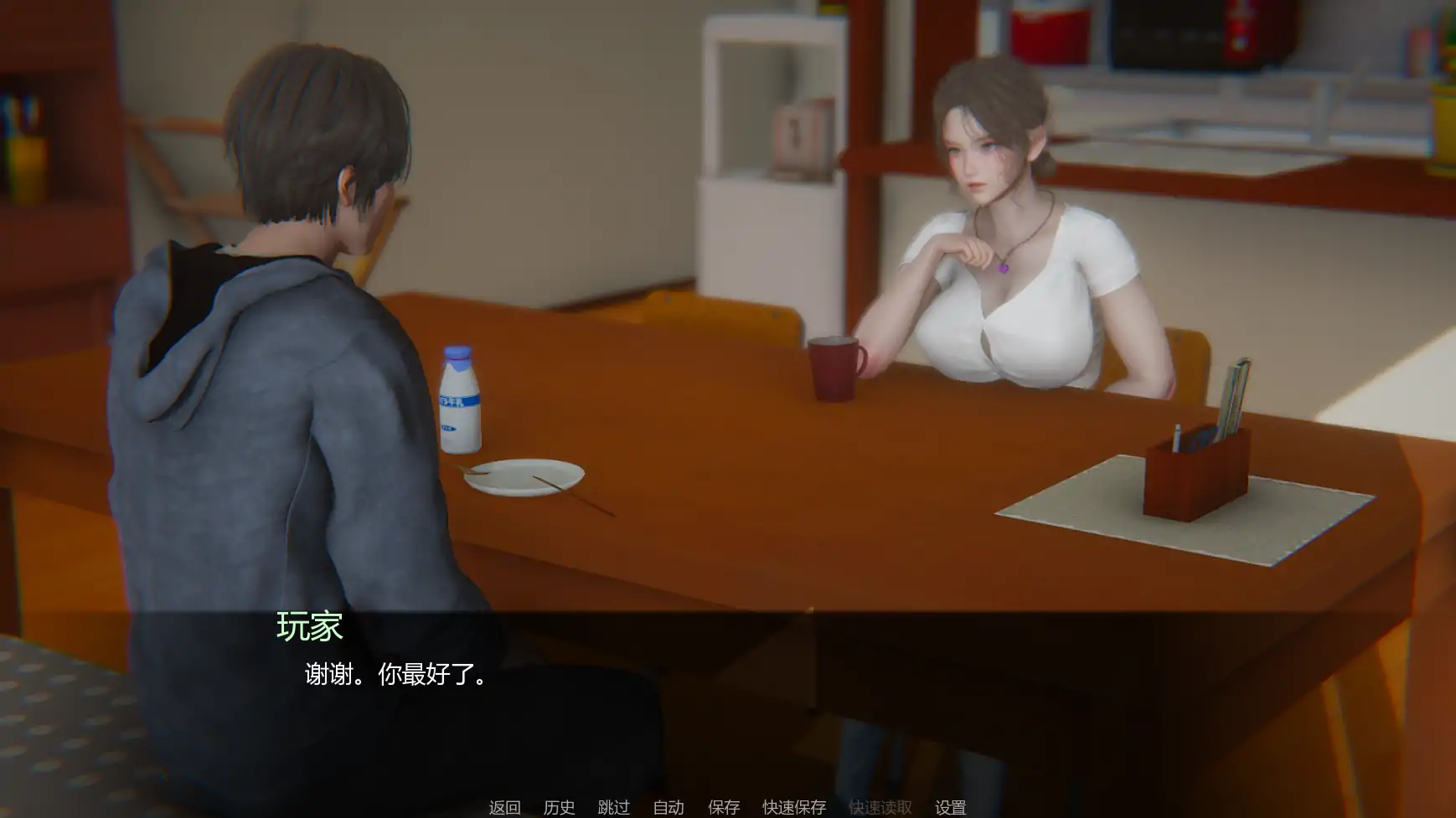The height and width of the screenshot is (818, 1456).
Task: Open the 保存 save screen
Action: click(724, 807)
